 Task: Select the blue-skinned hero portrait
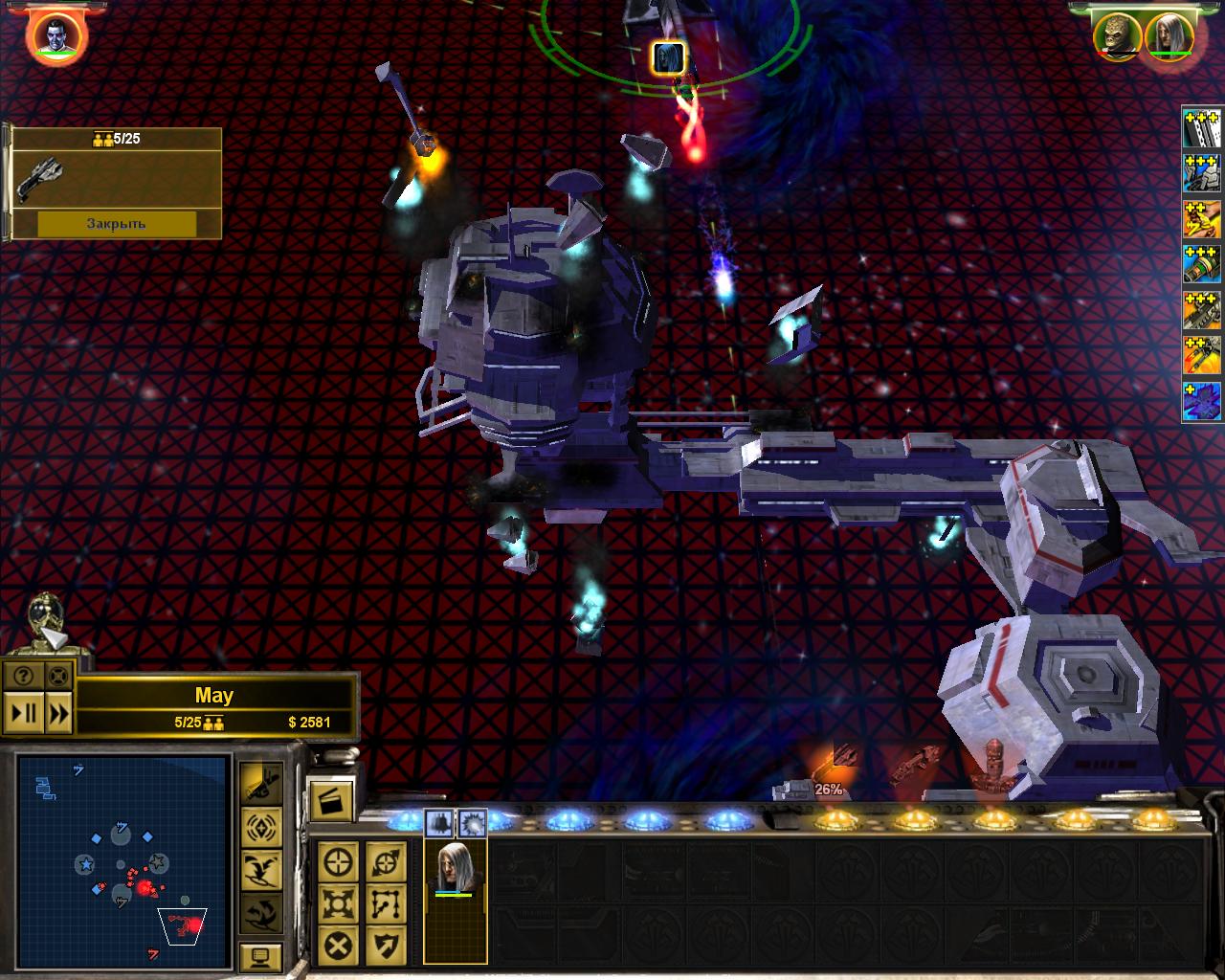pyautogui.click(x=56, y=35)
